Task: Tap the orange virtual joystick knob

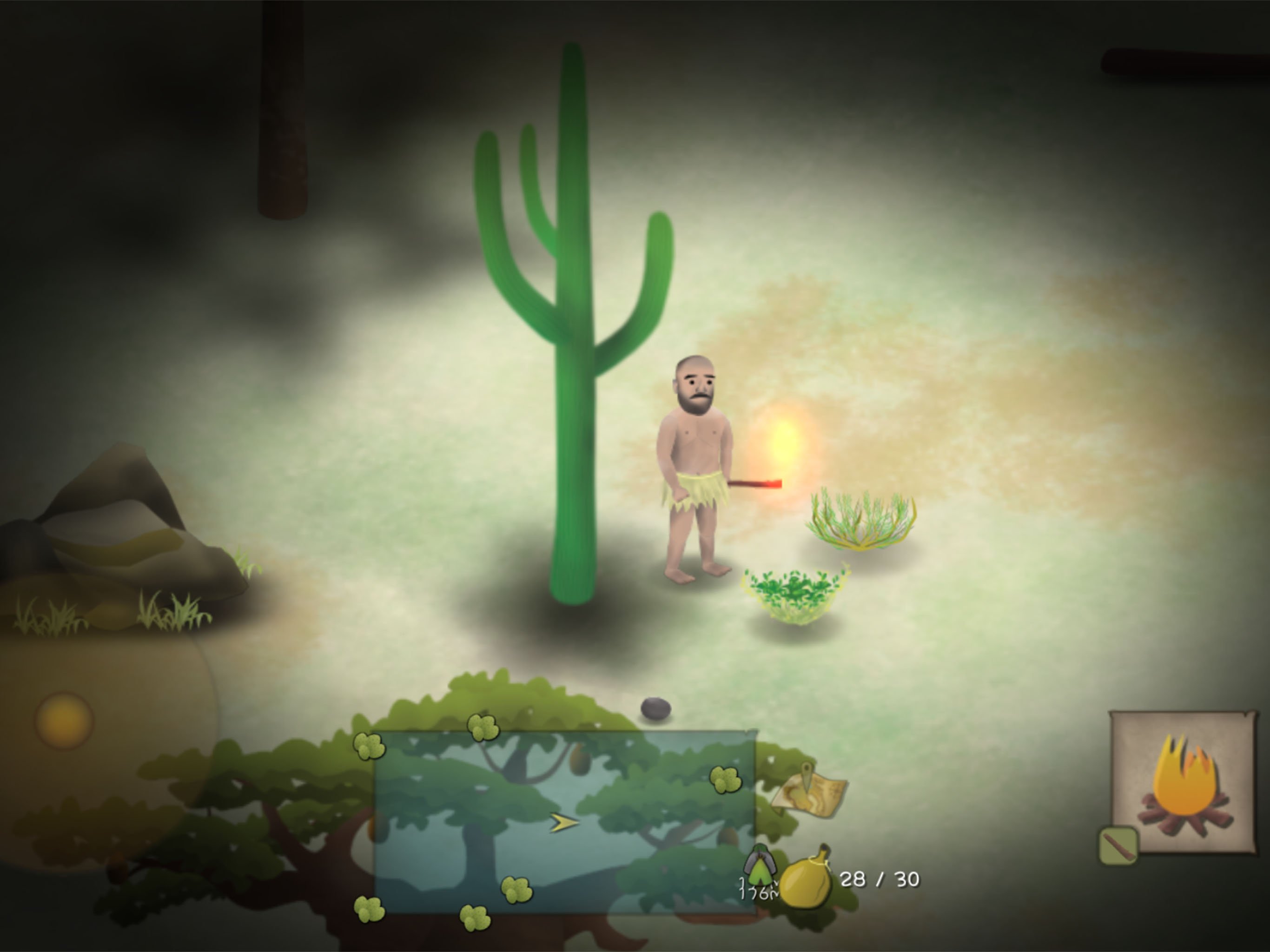Action: click(64, 720)
